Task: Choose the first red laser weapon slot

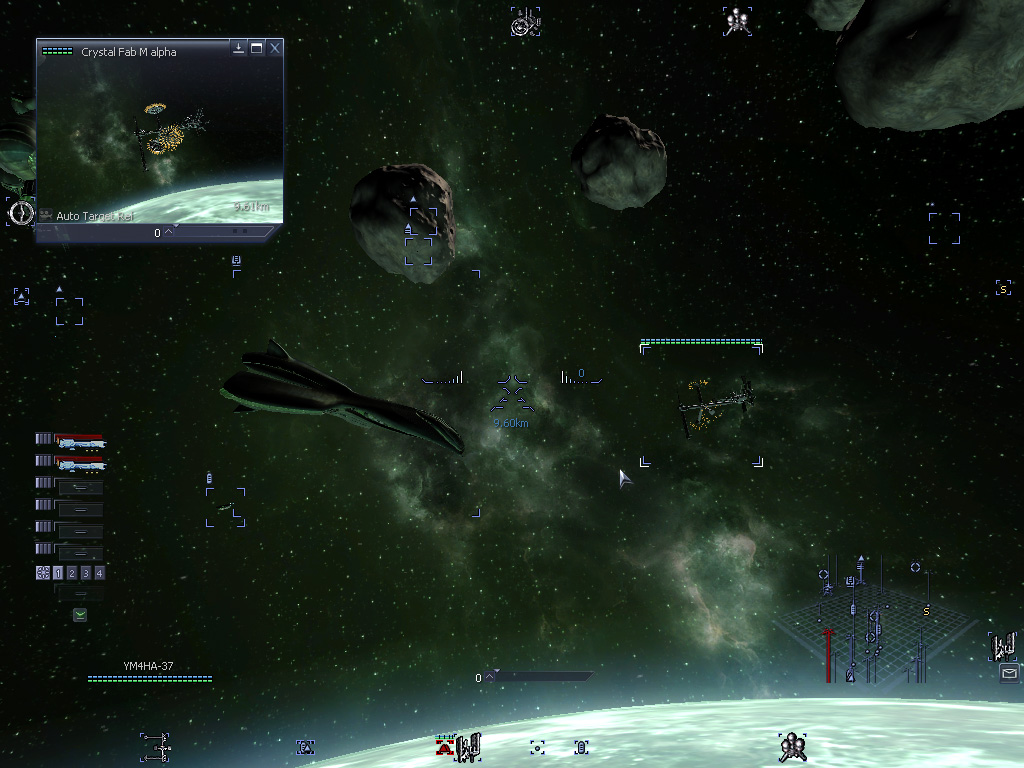Action: point(79,440)
